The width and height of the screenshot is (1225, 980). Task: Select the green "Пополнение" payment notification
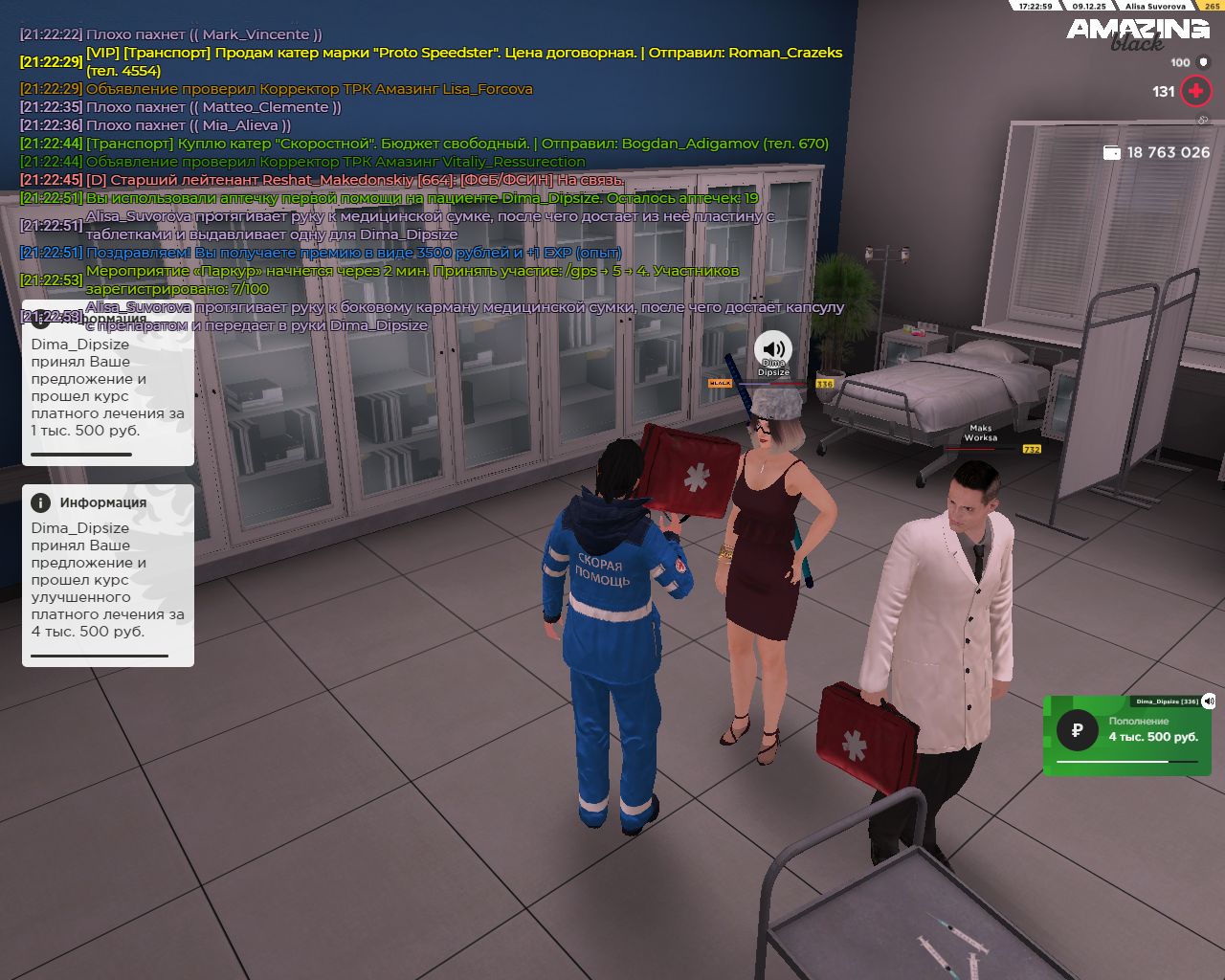pos(1129,734)
